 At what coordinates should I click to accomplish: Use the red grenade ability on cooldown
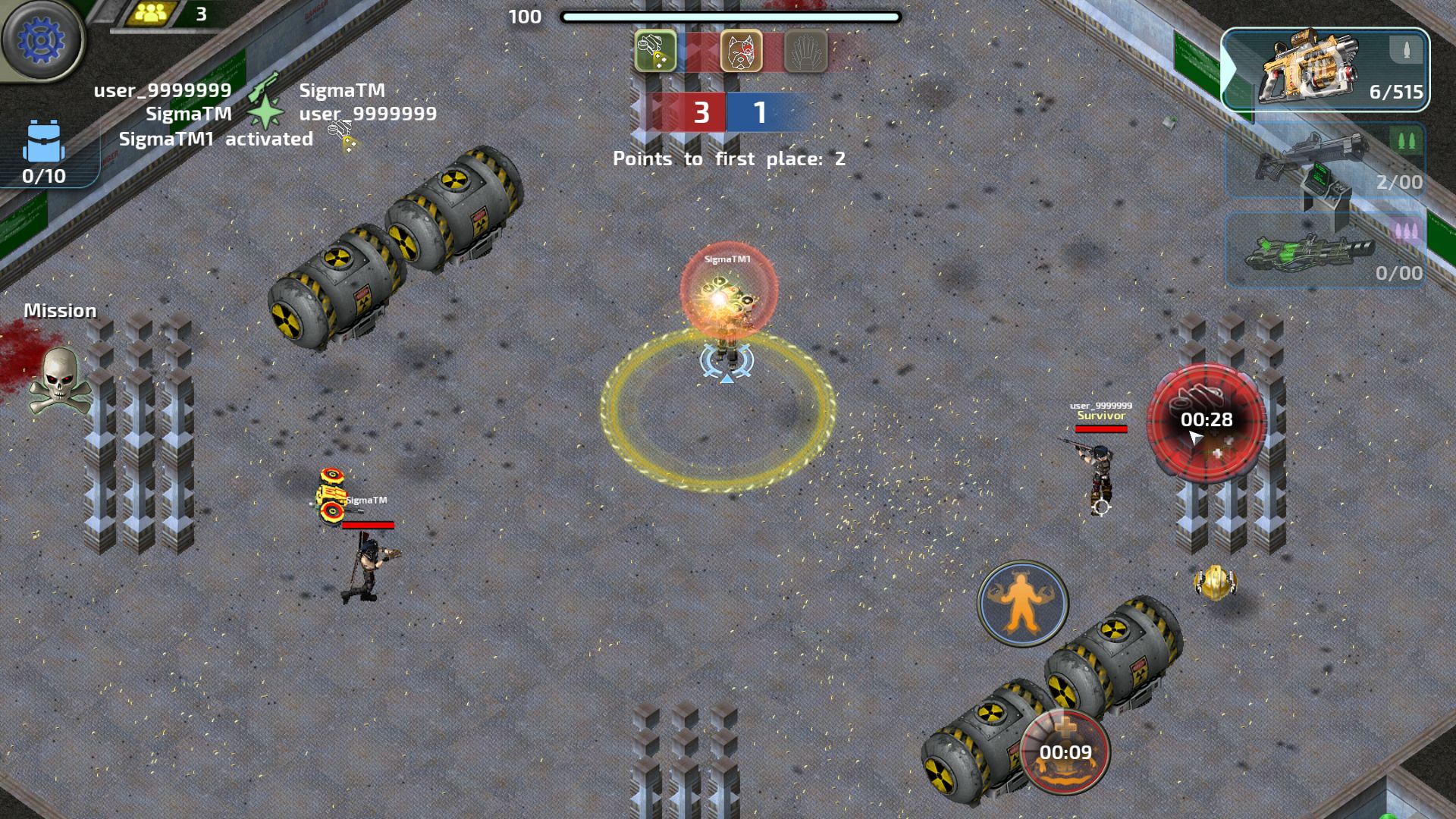click(x=1206, y=422)
